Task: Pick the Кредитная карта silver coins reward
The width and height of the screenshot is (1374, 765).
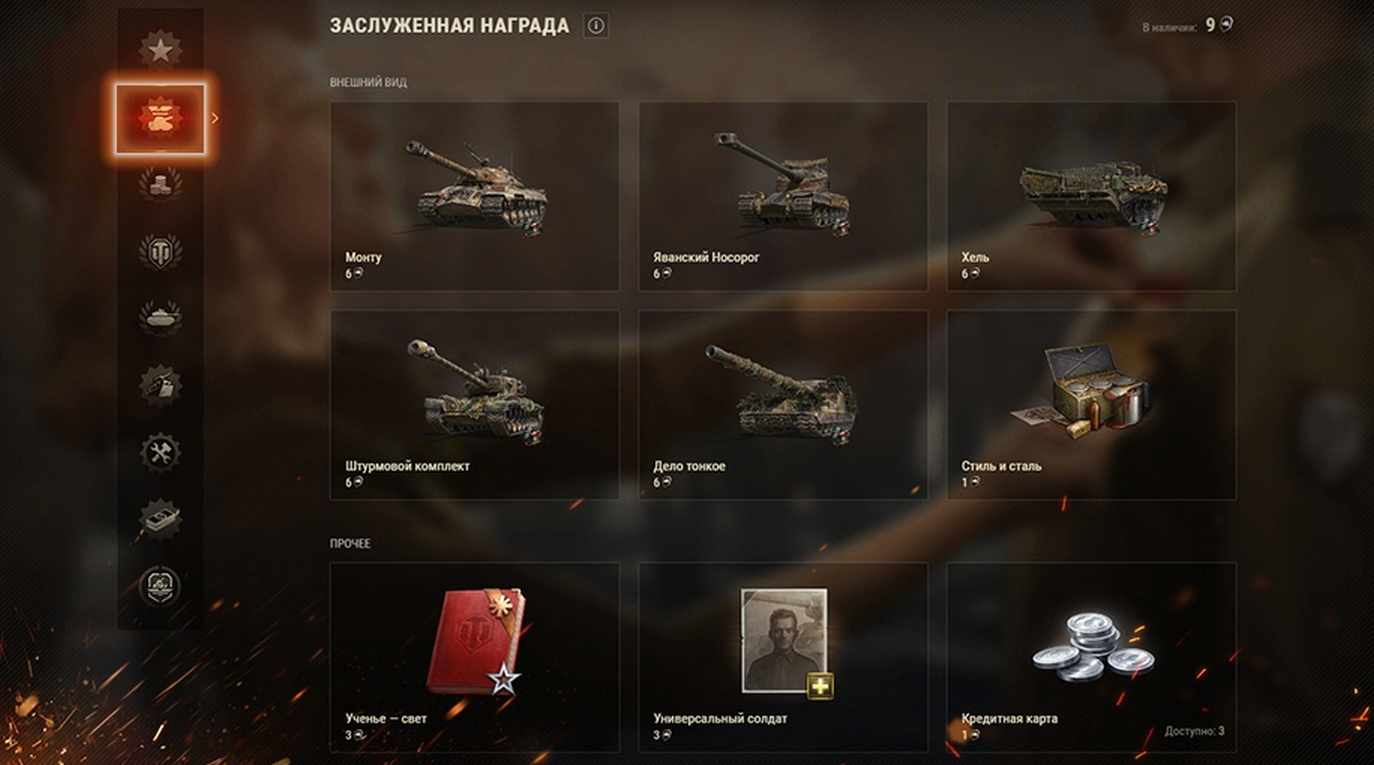Action: coord(1091,656)
